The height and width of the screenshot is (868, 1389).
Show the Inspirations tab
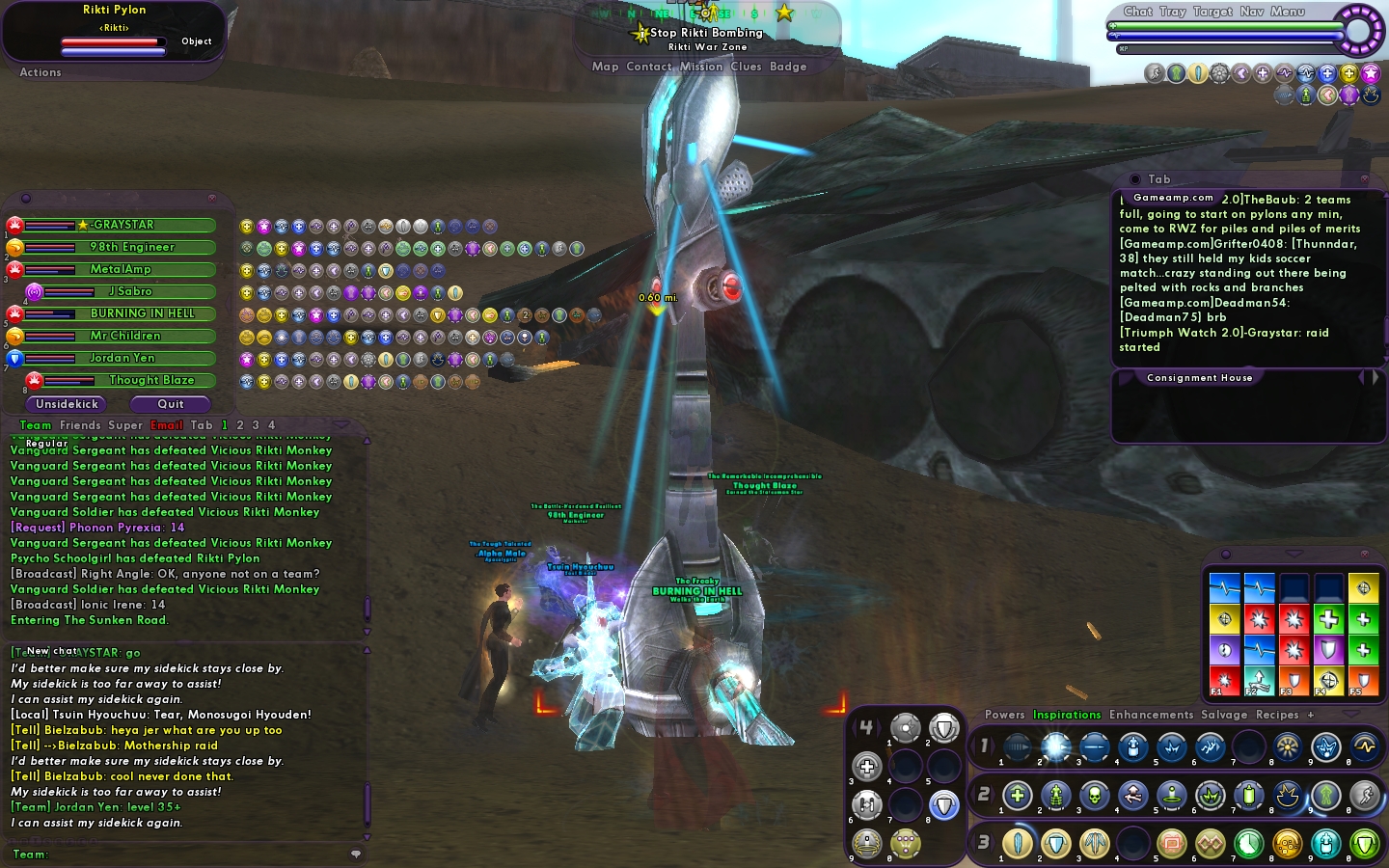(x=1066, y=715)
